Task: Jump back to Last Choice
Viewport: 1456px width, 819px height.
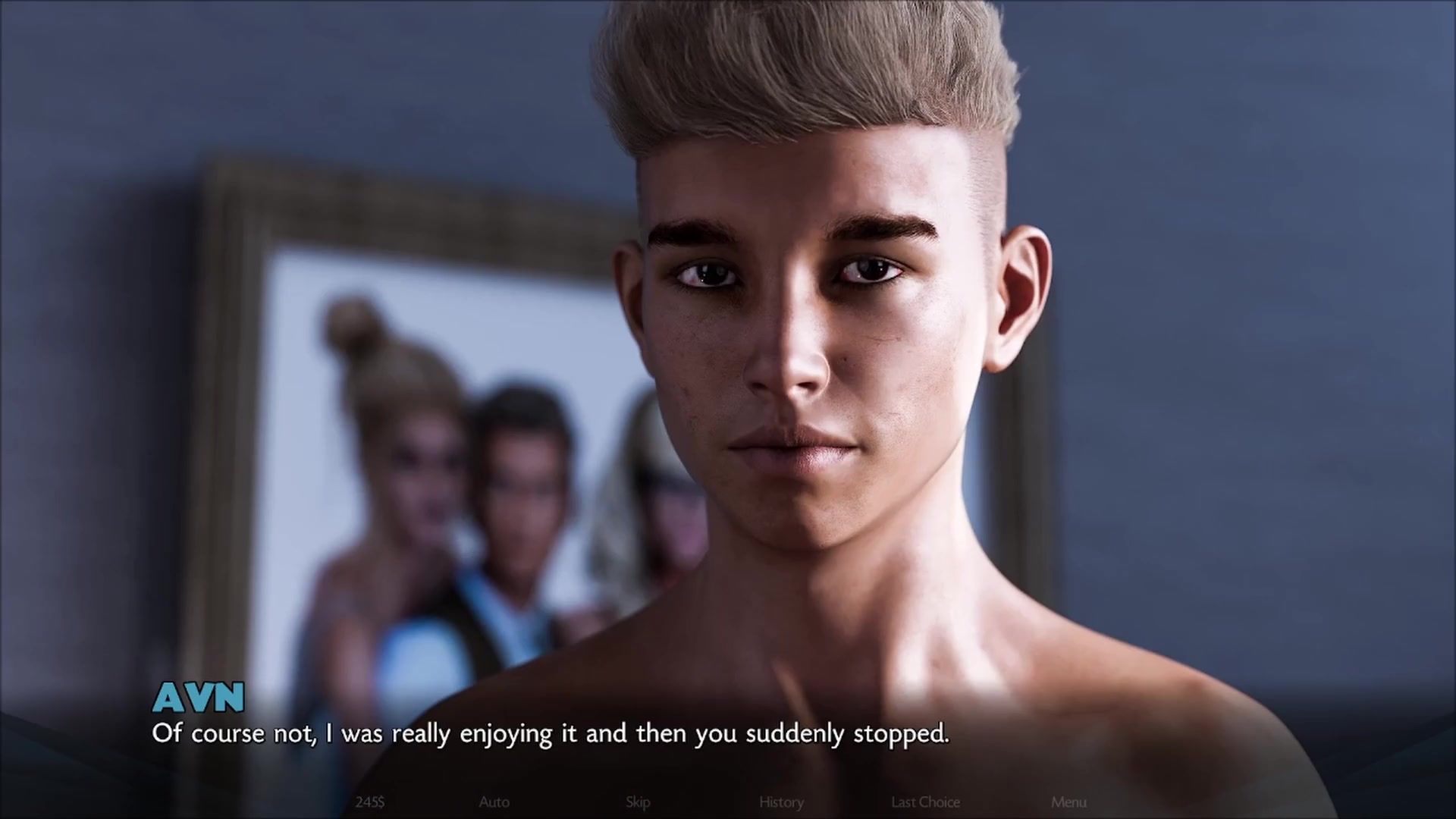Action: [925, 802]
